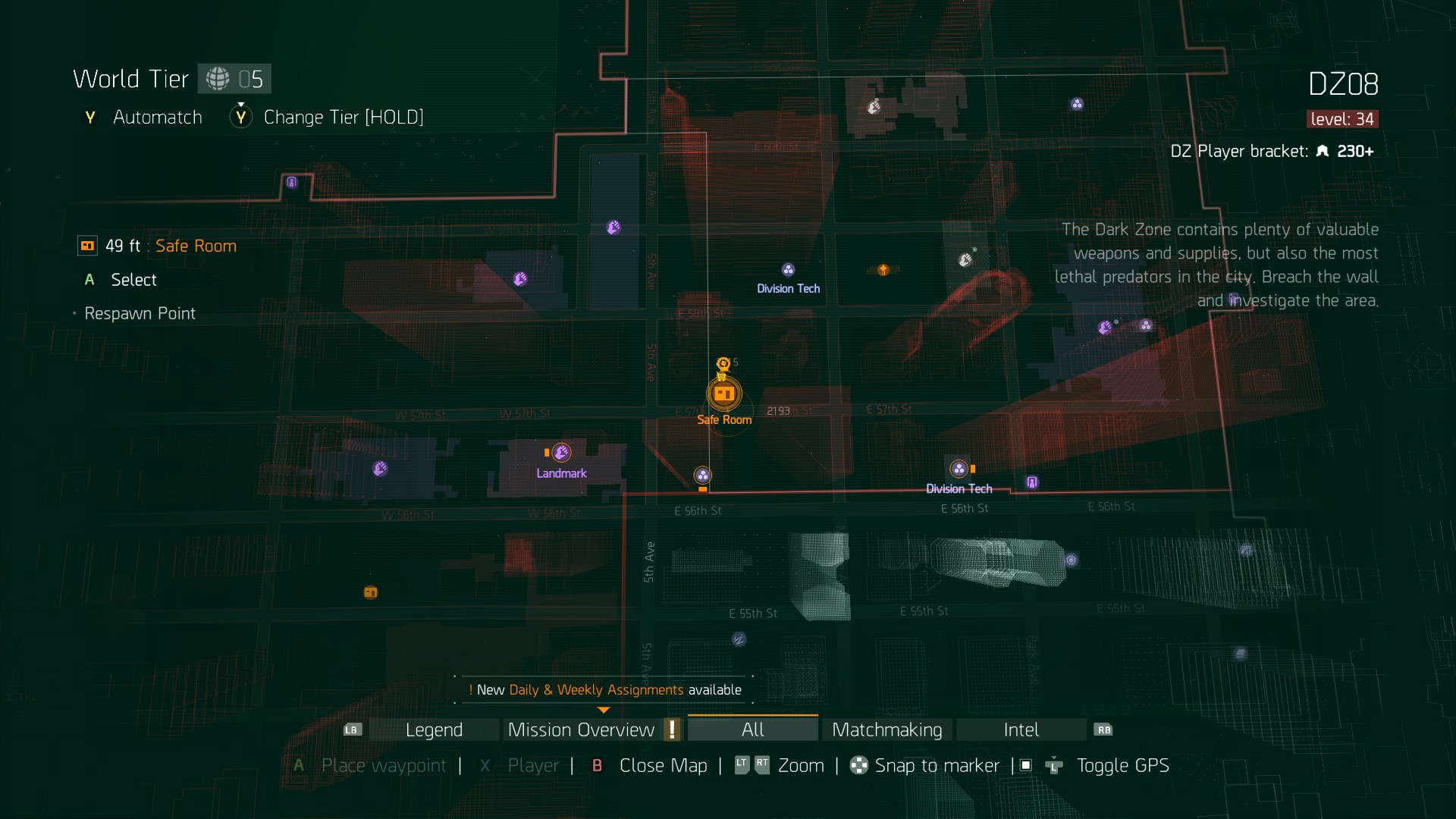Image resolution: width=1456 pixels, height=819 pixels.
Task: Open the Intel tab
Action: point(1021,730)
